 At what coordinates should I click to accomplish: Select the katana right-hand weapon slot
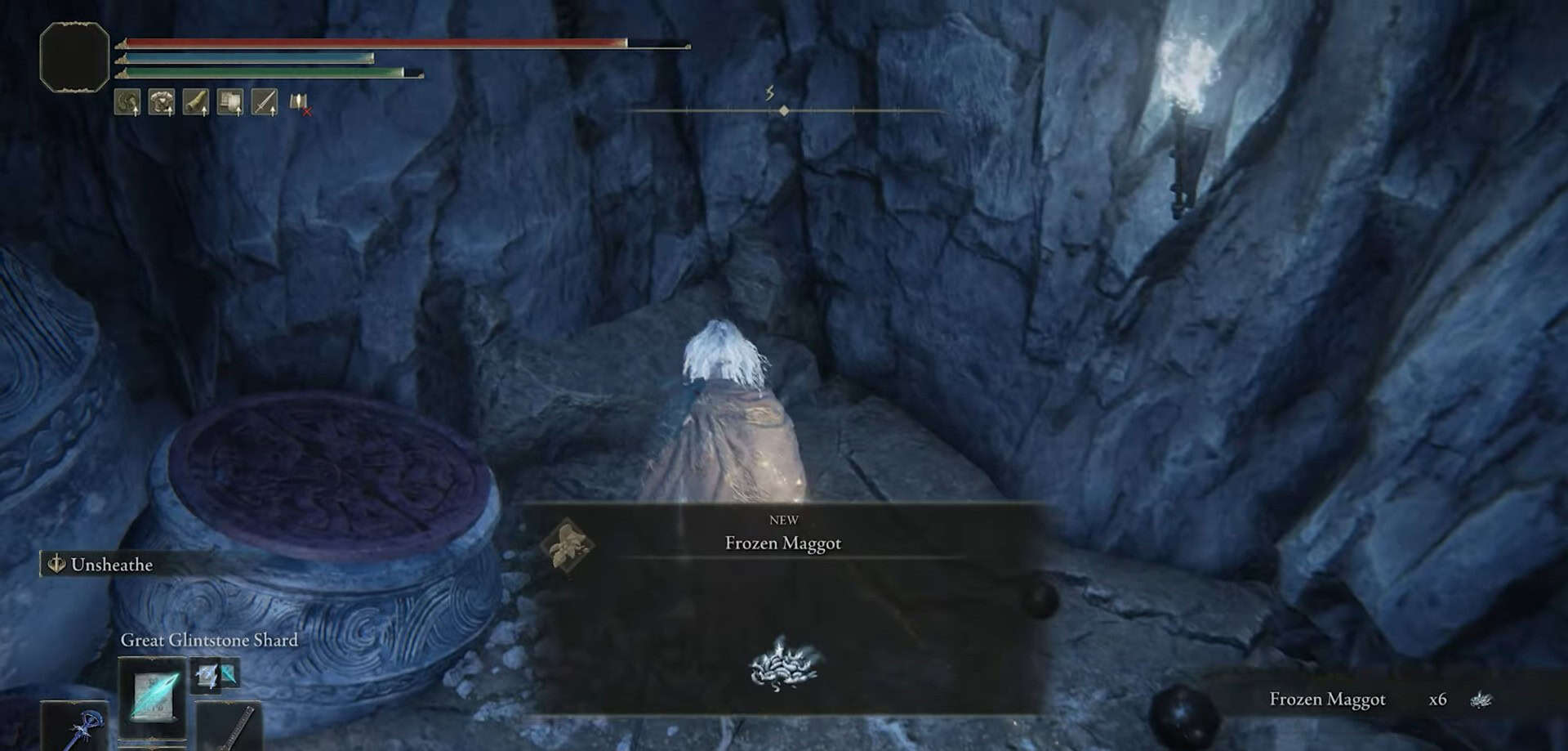point(230,726)
